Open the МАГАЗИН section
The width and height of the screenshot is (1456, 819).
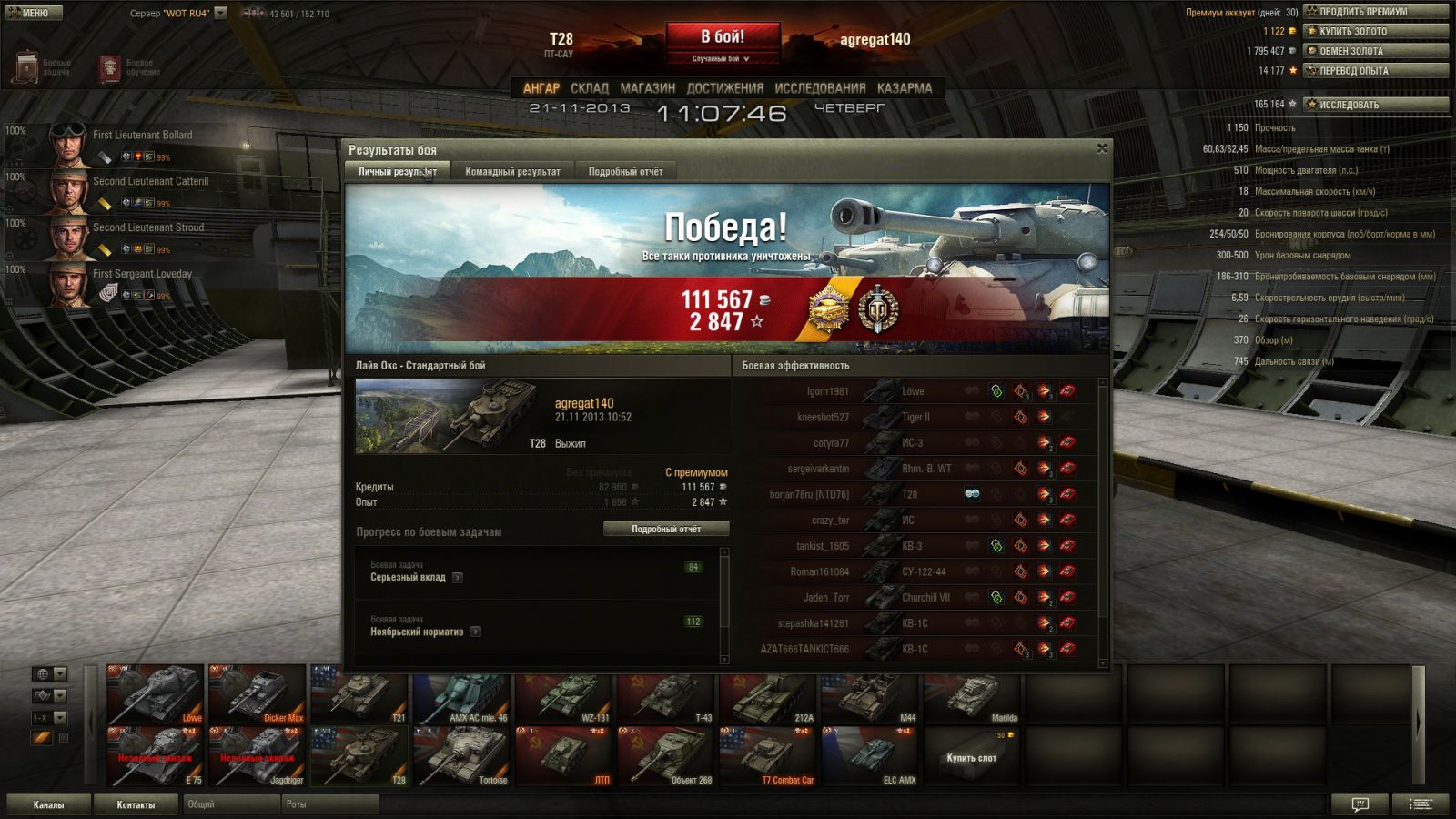tap(647, 88)
